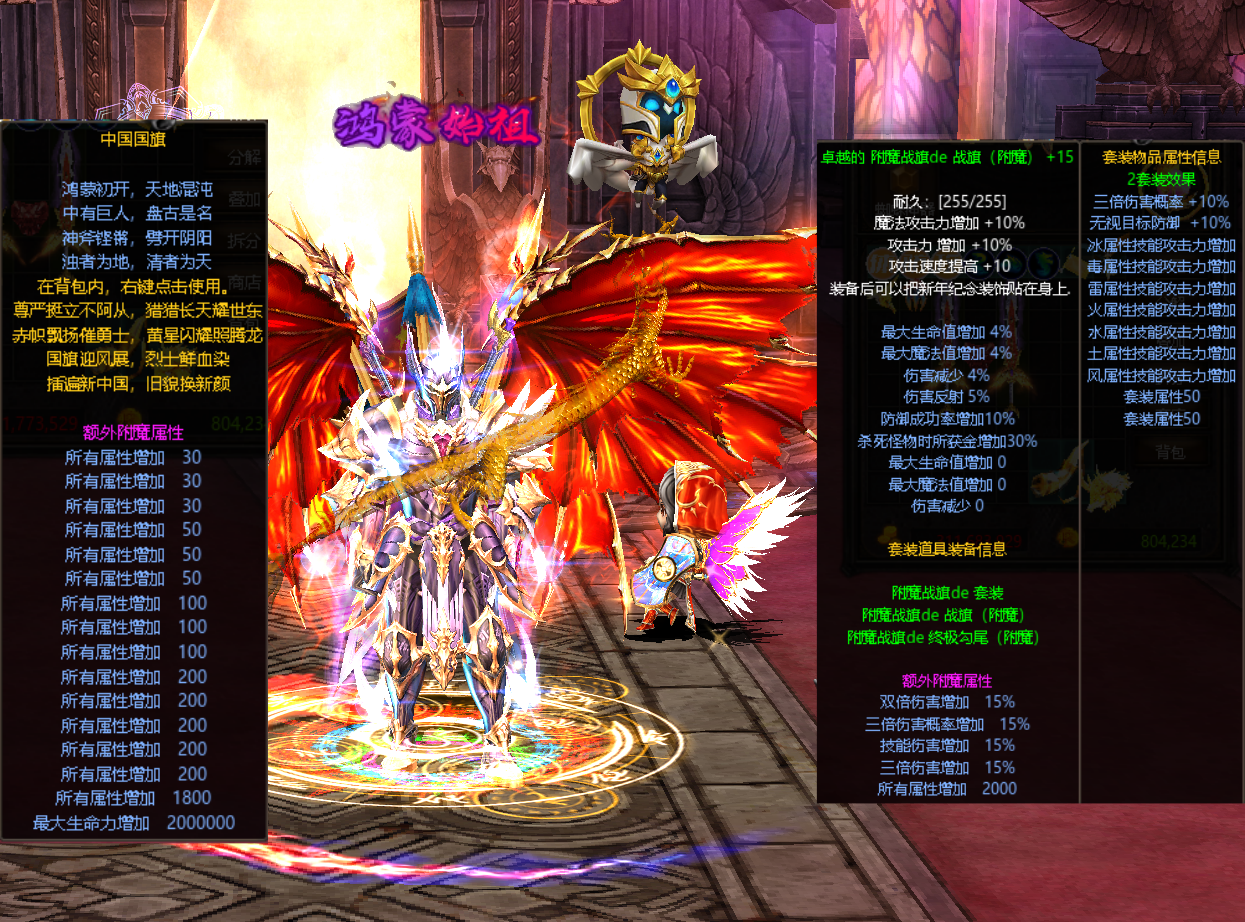Image resolution: width=1245 pixels, height=922 pixels.
Task: Click the dimmed 分解 (decompose) button
Action: pyautogui.click(x=245, y=157)
